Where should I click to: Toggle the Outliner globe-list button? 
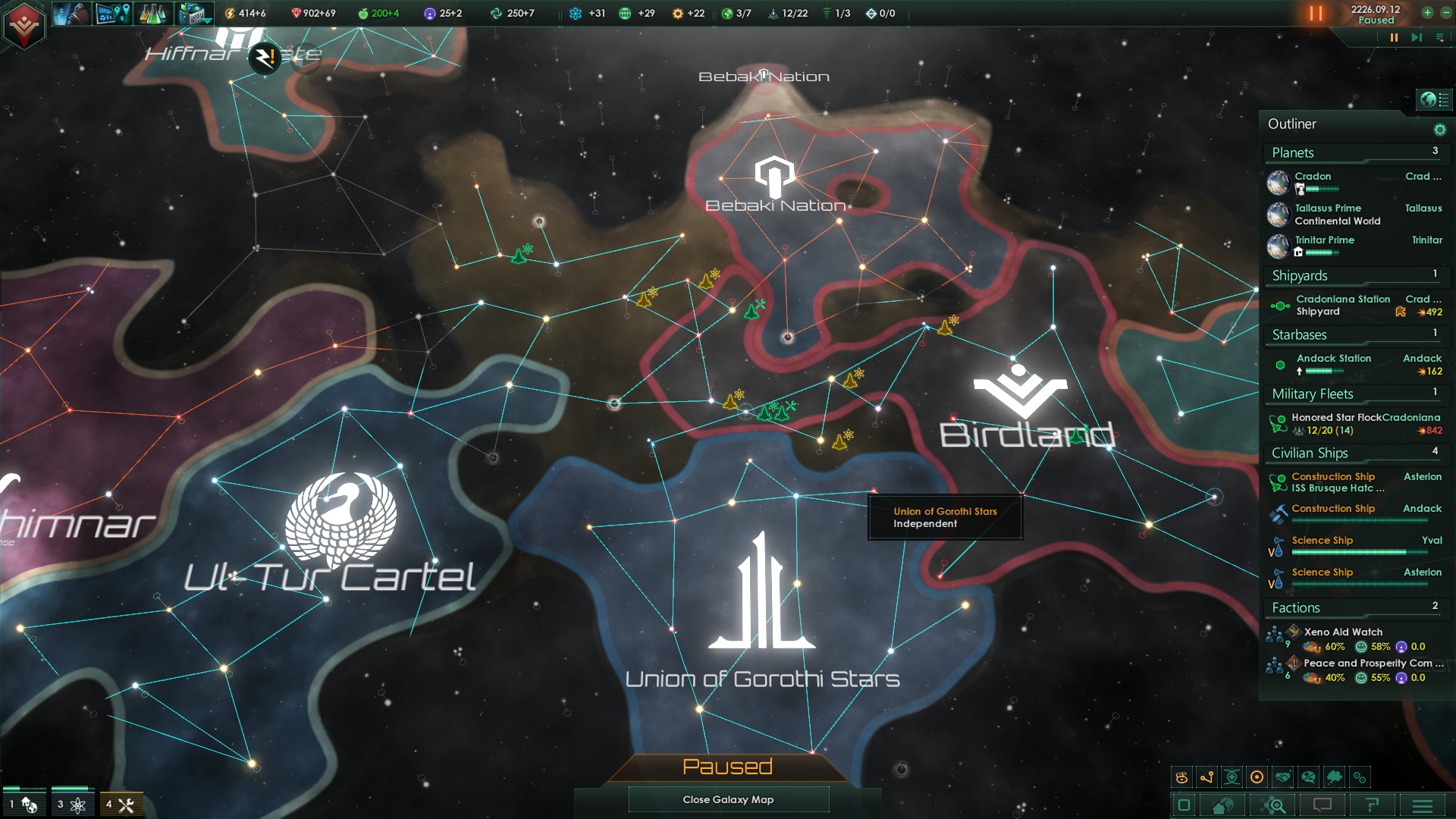tap(1434, 99)
